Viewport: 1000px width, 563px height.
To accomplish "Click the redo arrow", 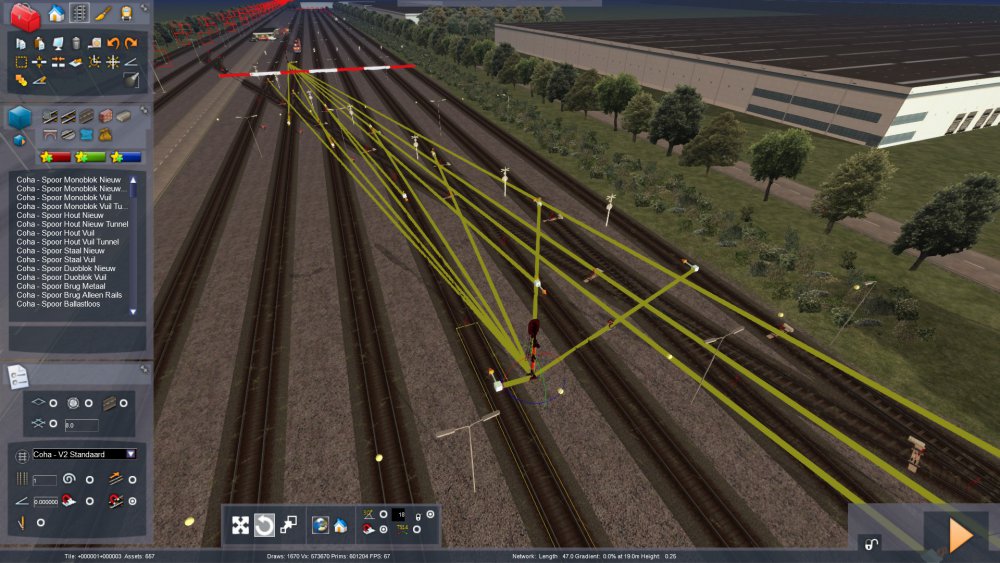I will click(130, 43).
